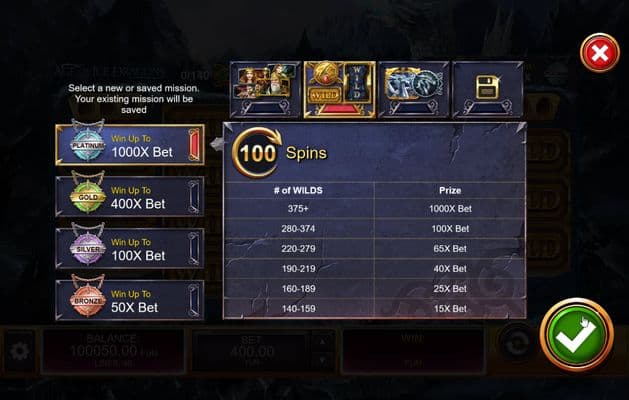Select the Platinum 1000X Bet mission

(x=130, y=145)
